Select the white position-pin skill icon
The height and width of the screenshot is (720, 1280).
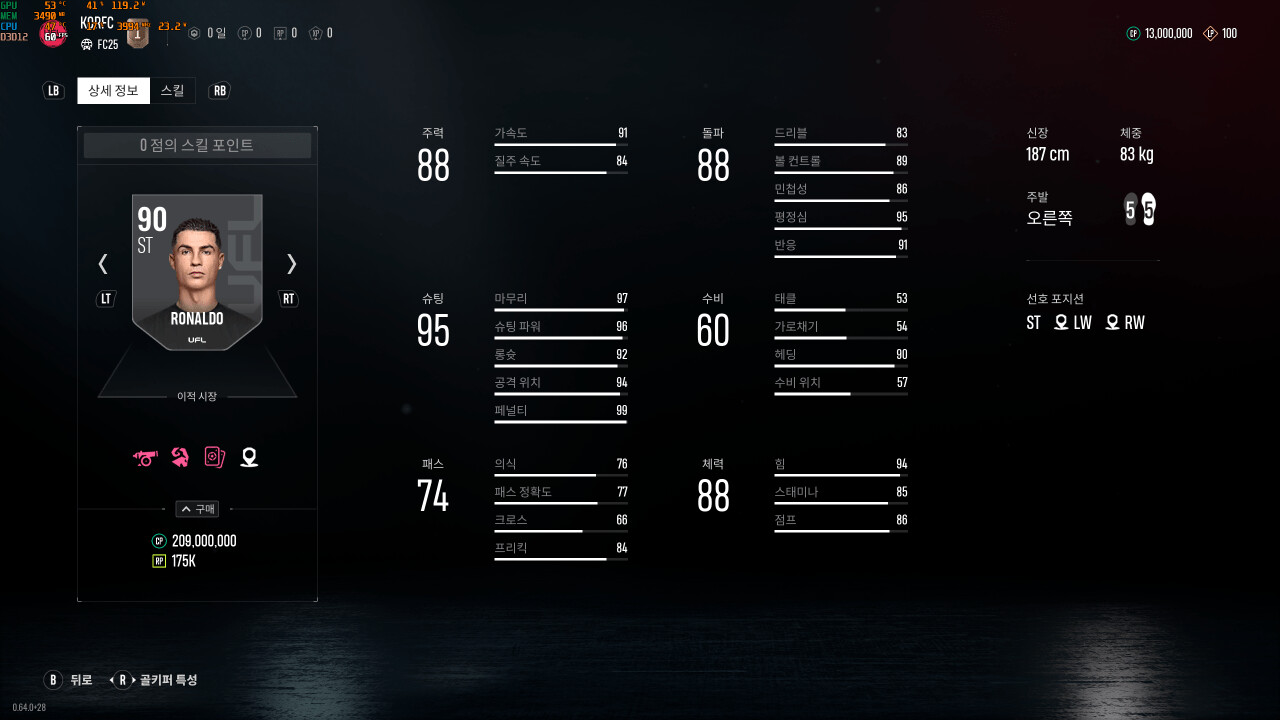249,457
